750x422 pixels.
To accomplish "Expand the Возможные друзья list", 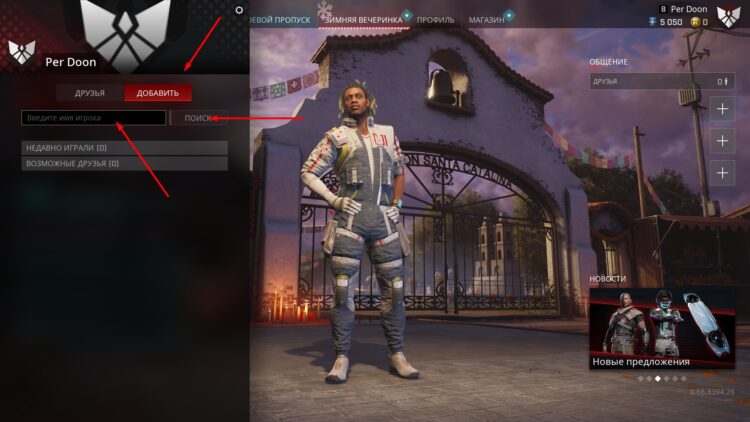I will coord(124,163).
